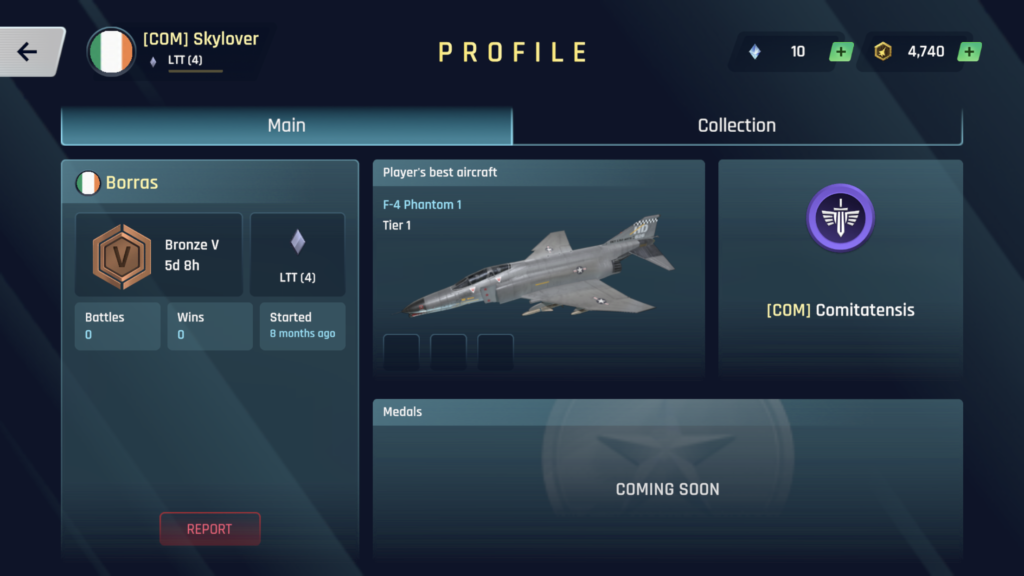Report this player with the REPORT button
This screenshot has width=1024, height=576.
coord(209,529)
